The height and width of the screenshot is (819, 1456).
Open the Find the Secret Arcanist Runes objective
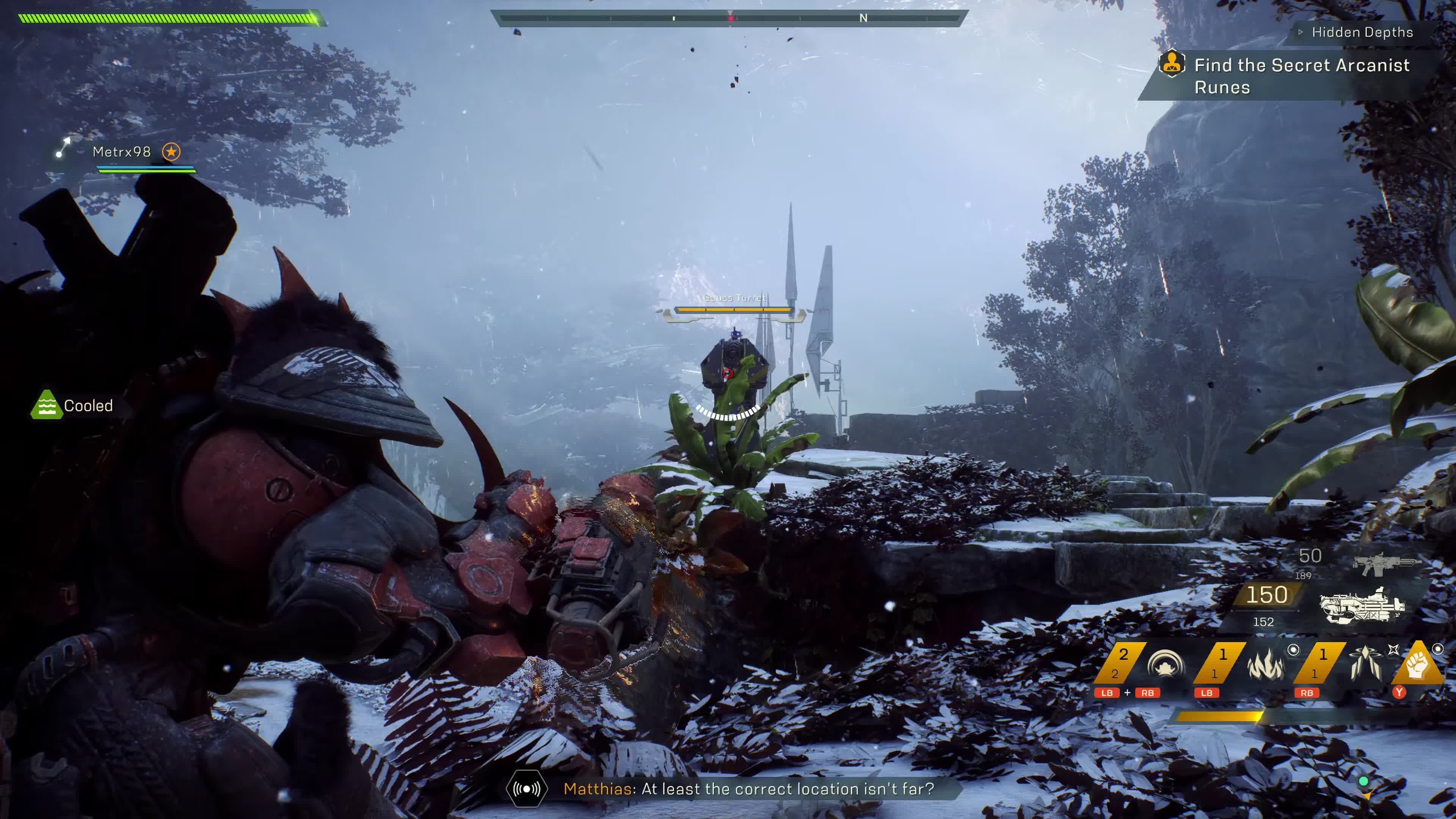[x=1301, y=76]
